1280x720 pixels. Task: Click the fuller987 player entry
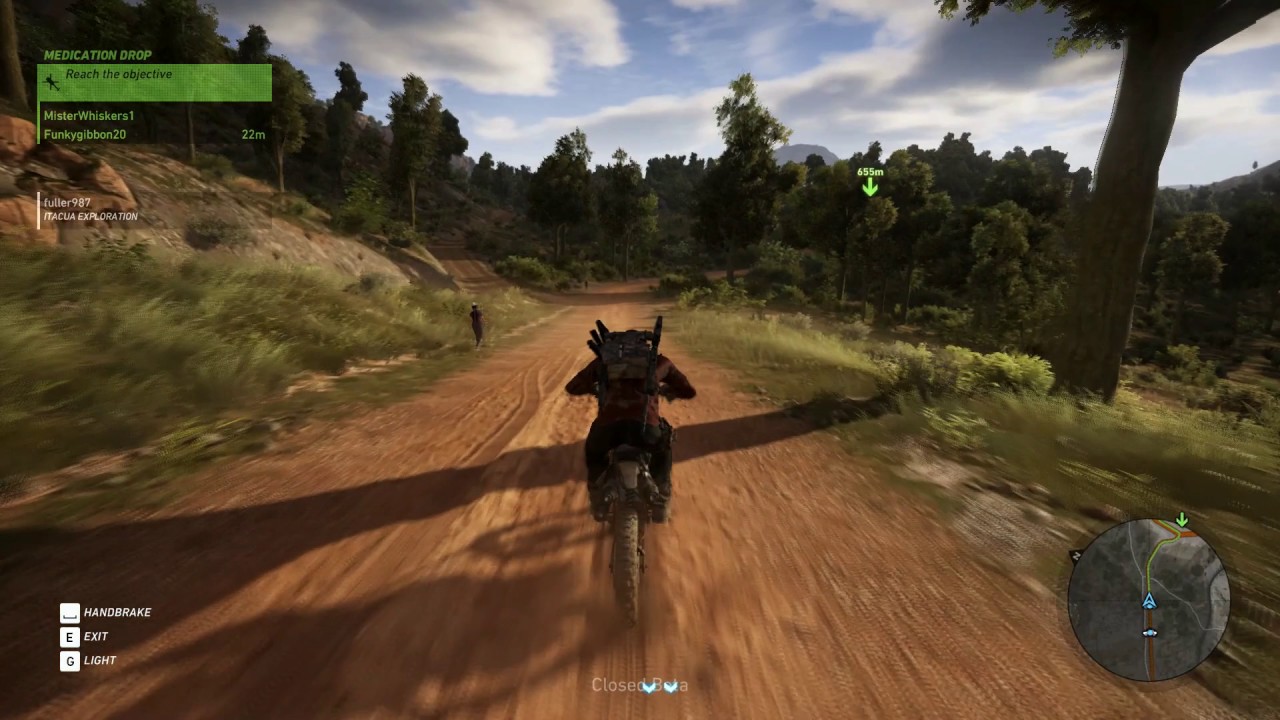[x=67, y=203]
